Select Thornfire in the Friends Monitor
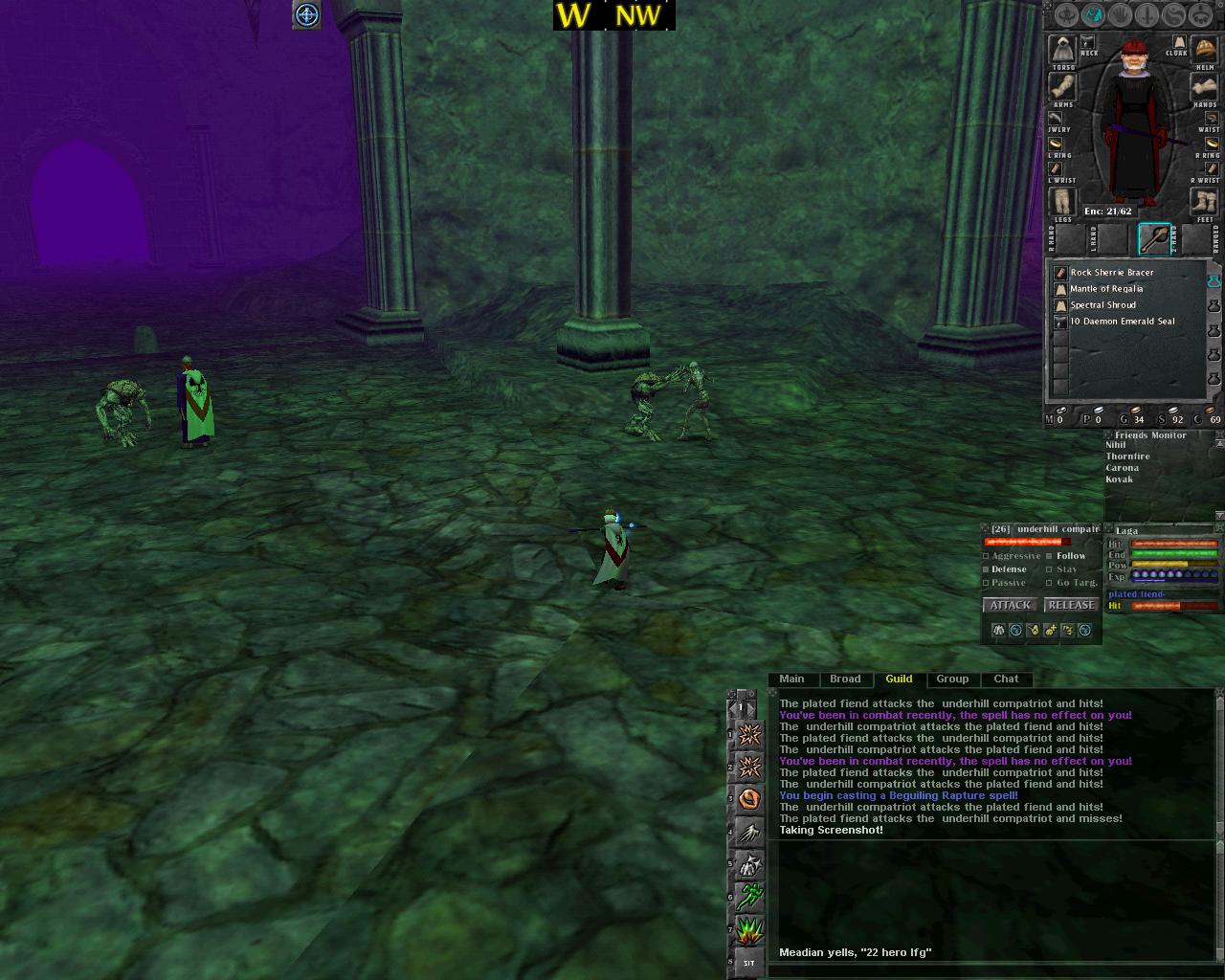This screenshot has height=980, width=1225. click(x=1127, y=457)
